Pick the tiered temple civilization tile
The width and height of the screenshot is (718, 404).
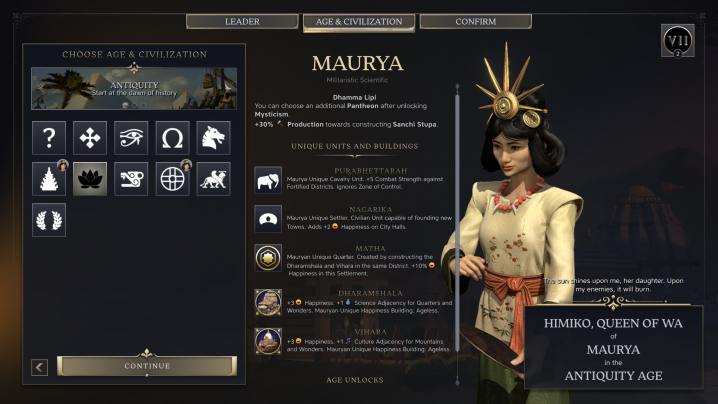[49, 179]
